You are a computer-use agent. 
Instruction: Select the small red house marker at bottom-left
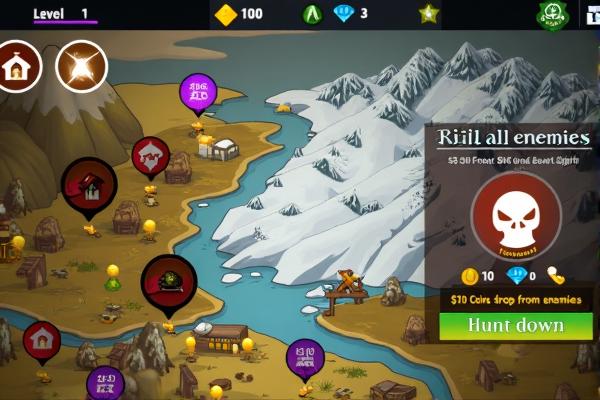point(42,341)
